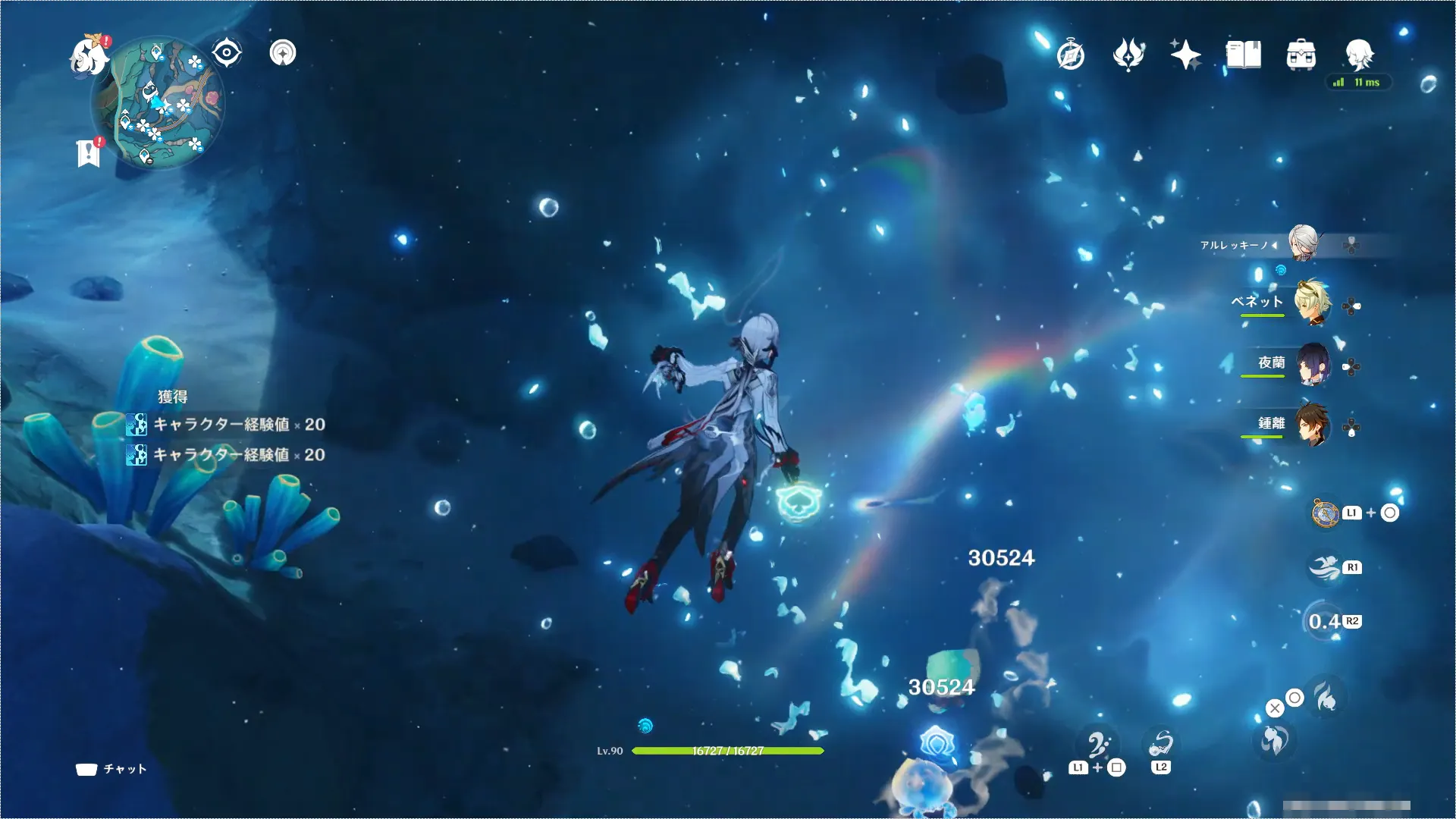Open the chat box
Screen dimensions: 1456x819
111,769
